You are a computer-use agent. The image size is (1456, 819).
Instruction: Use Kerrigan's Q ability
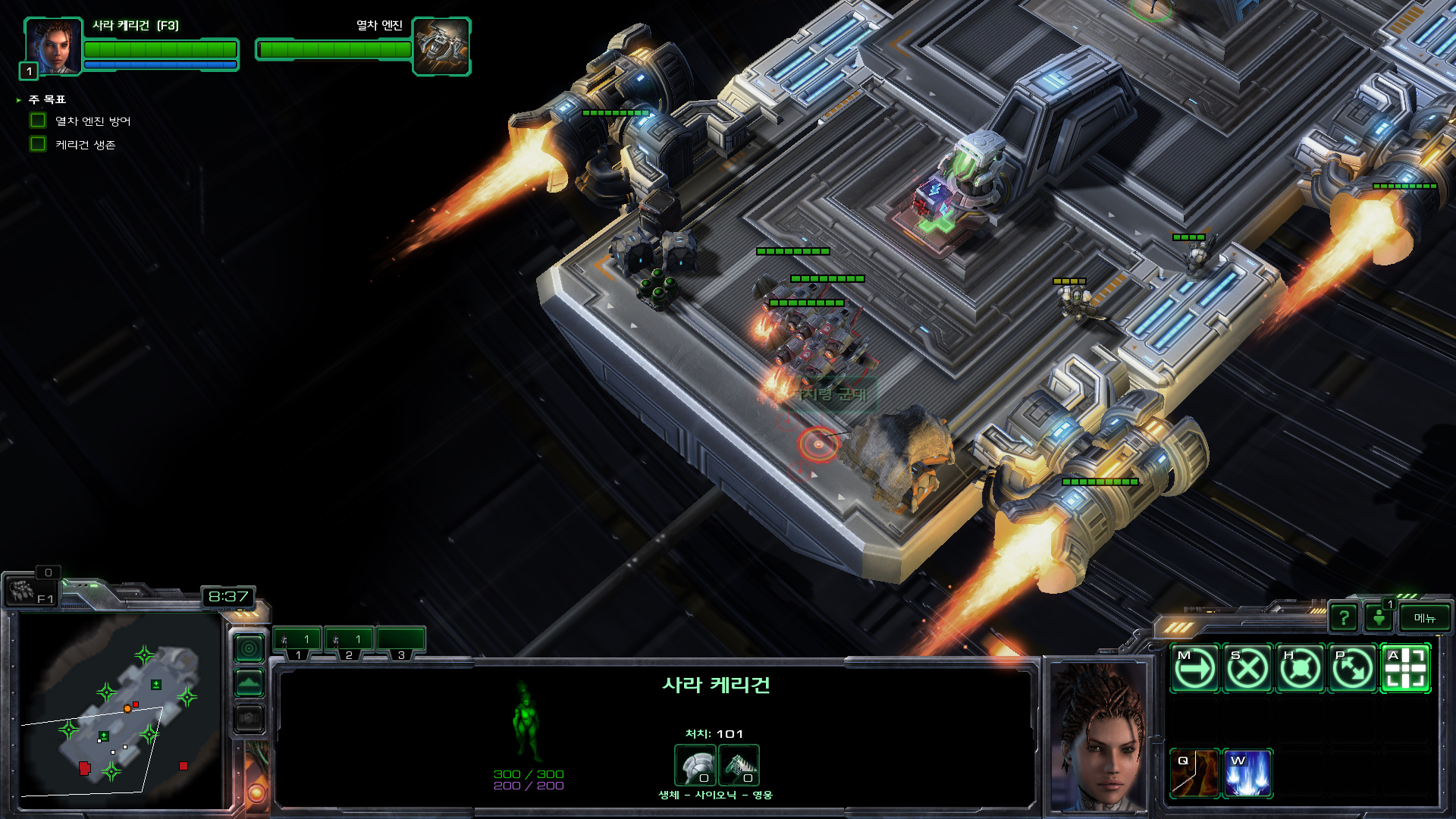1194,773
